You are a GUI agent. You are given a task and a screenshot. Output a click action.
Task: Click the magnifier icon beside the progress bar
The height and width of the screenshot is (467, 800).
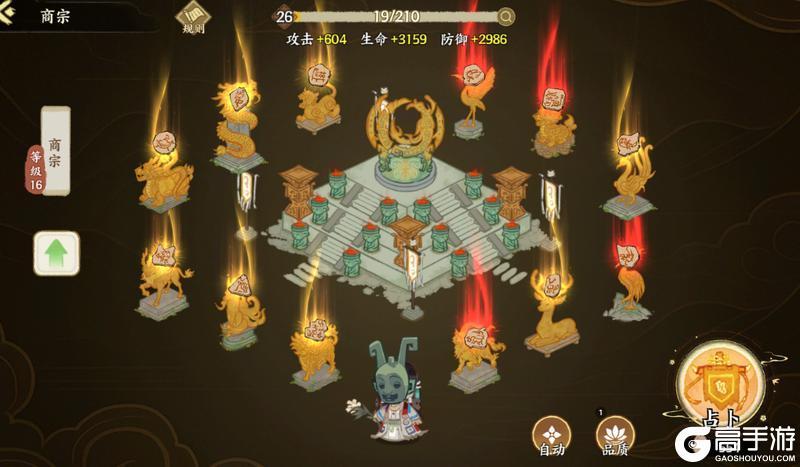point(506,16)
